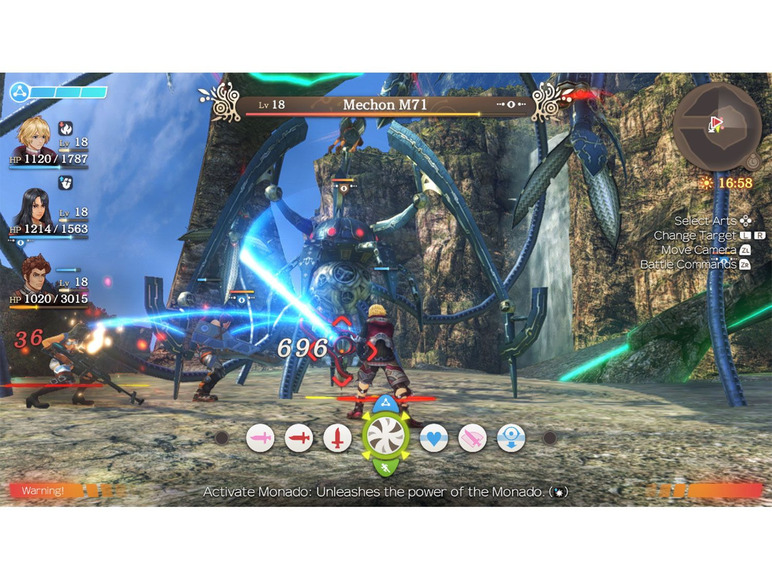Click the Mechon M71 target nameplate
This screenshot has height=579, width=772.
tap(385, 104)
